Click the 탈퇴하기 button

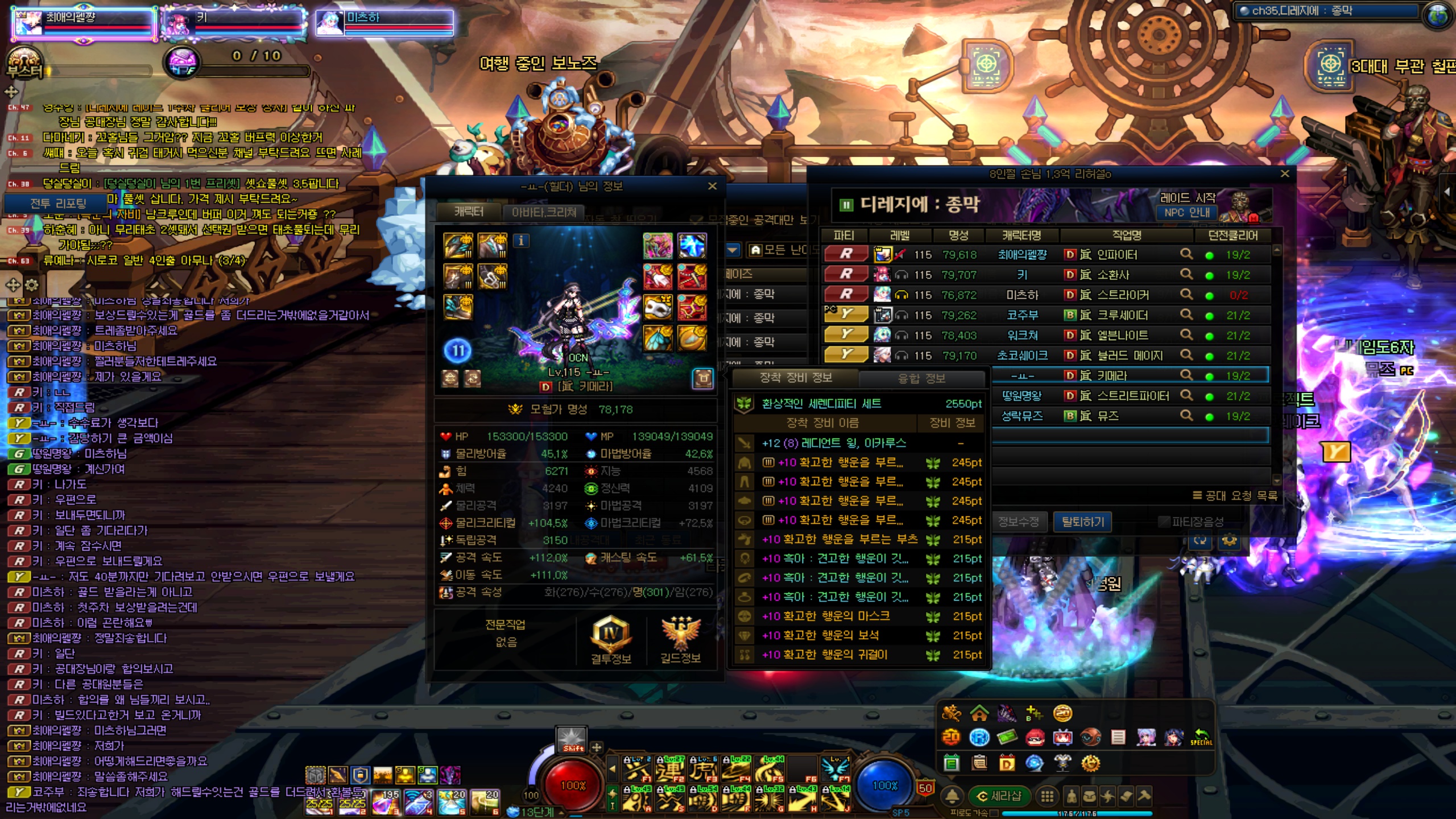1082,522
